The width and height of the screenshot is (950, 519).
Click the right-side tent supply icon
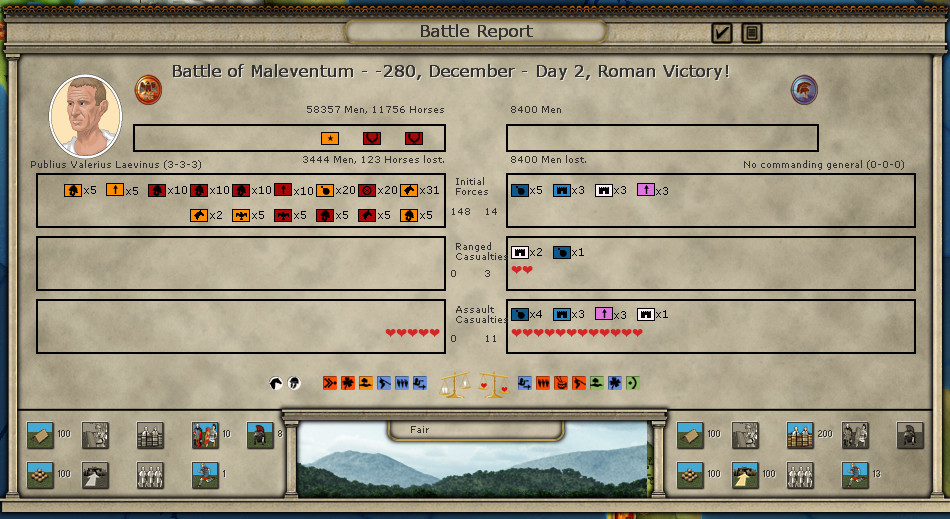click(690, 435)
